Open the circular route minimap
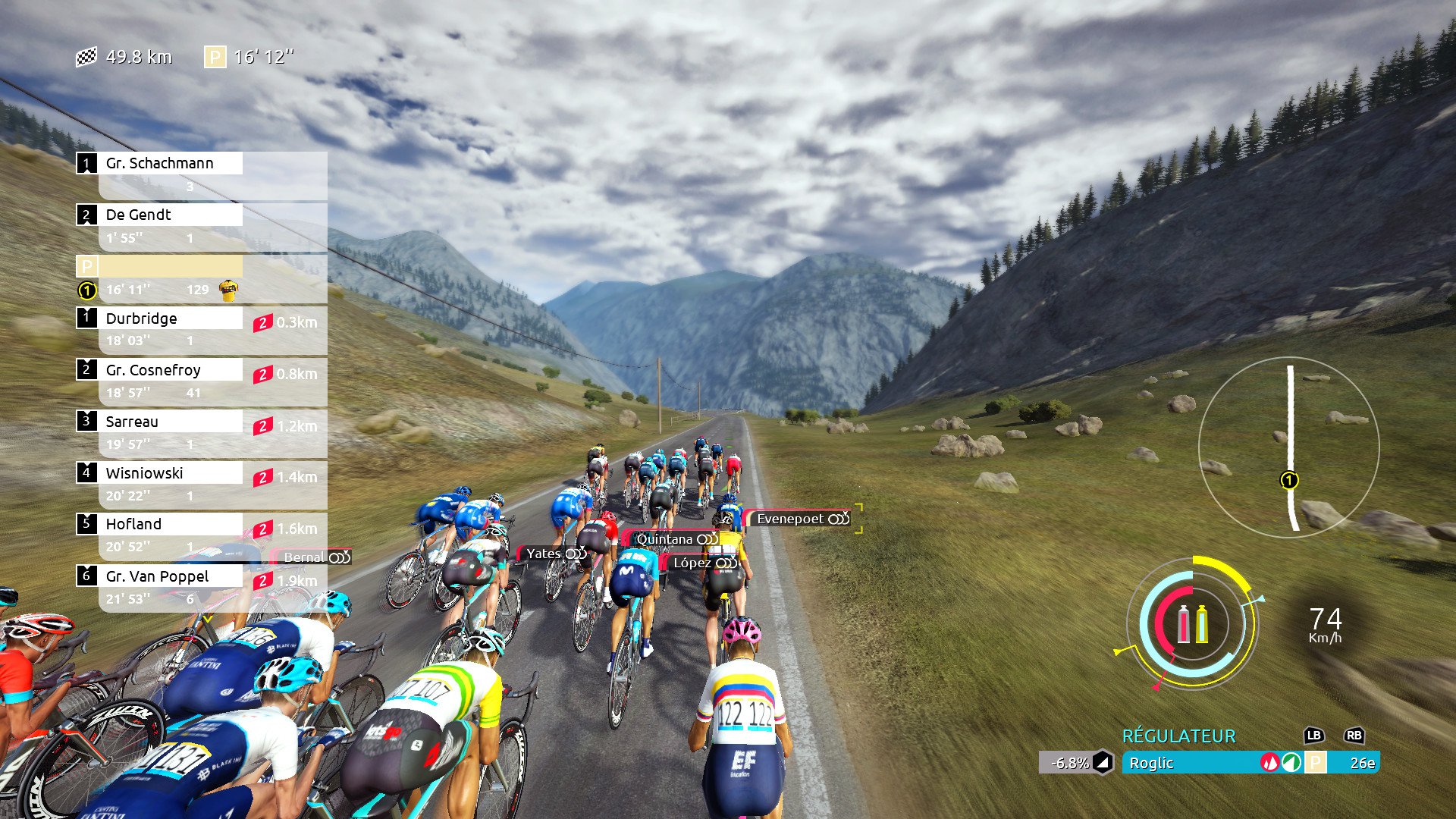The width and height of the screenshot is (1456, 819). (1289, 447)
